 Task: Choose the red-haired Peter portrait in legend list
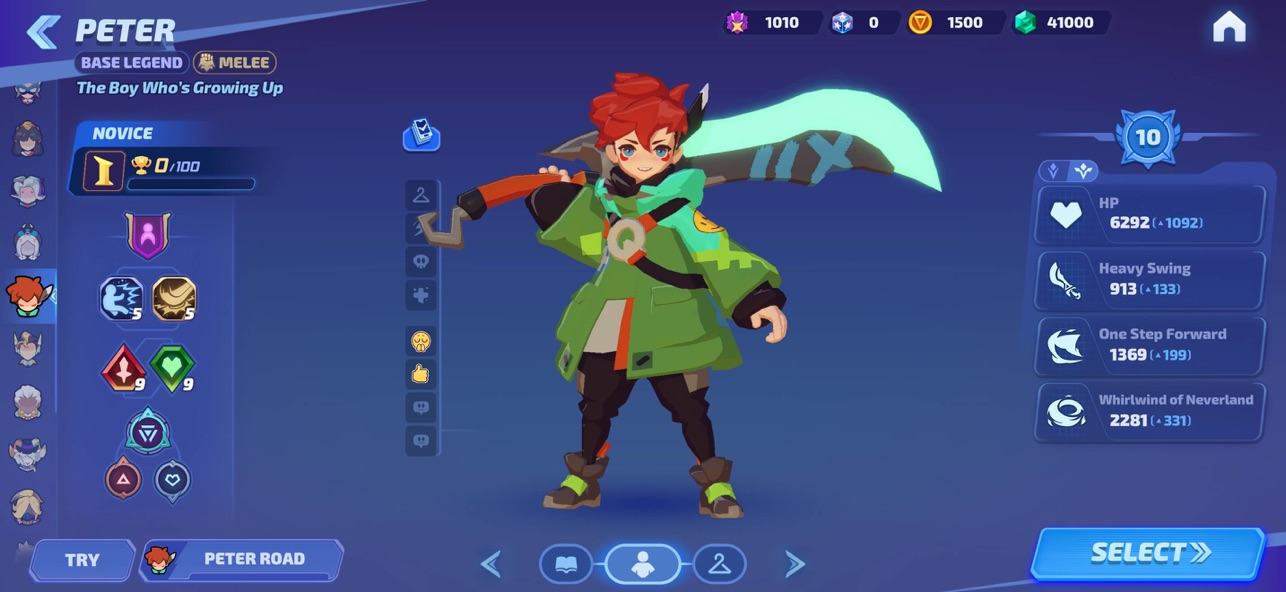pos(27,296)
